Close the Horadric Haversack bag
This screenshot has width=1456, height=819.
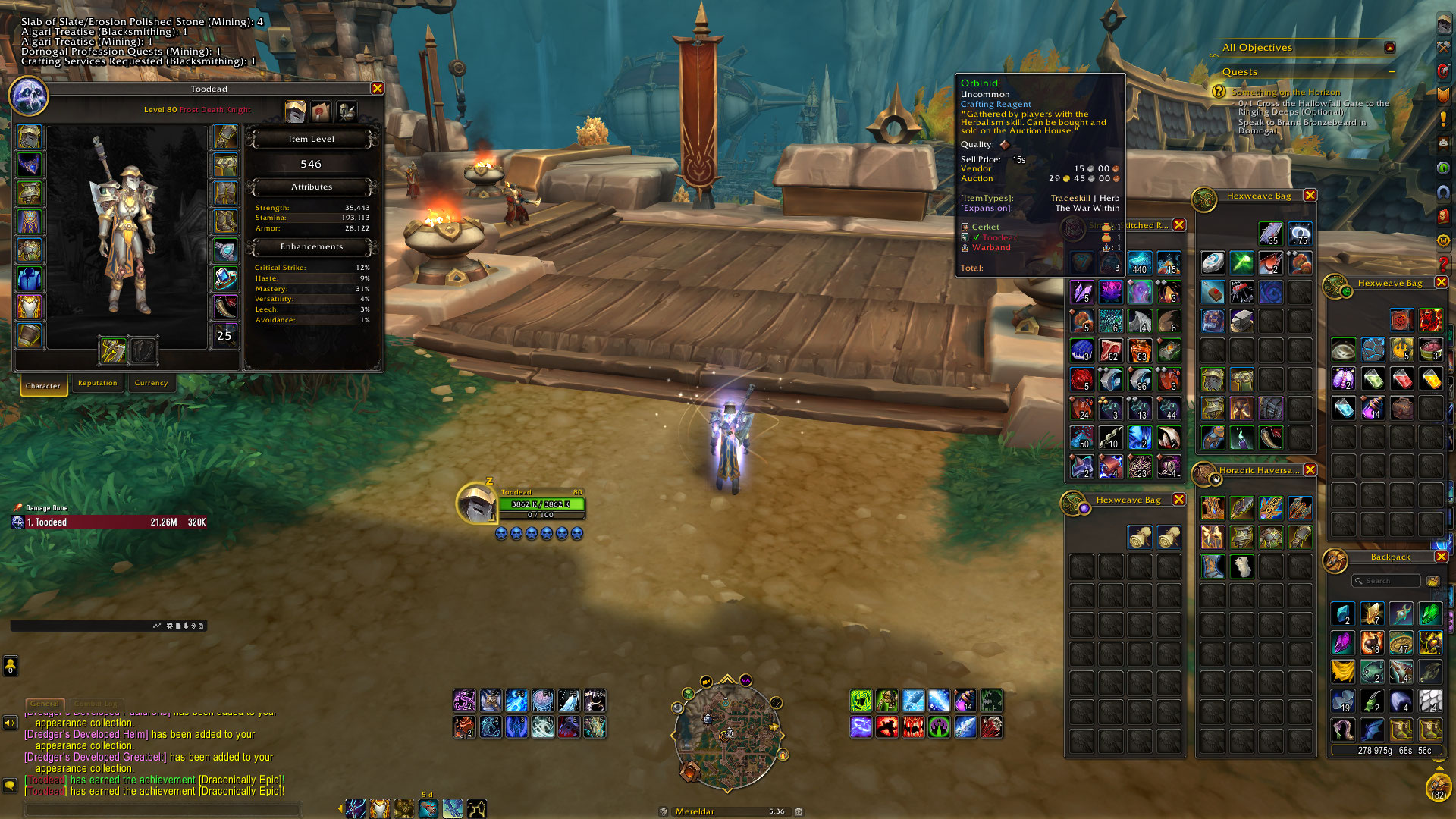tap(1310, 470)
